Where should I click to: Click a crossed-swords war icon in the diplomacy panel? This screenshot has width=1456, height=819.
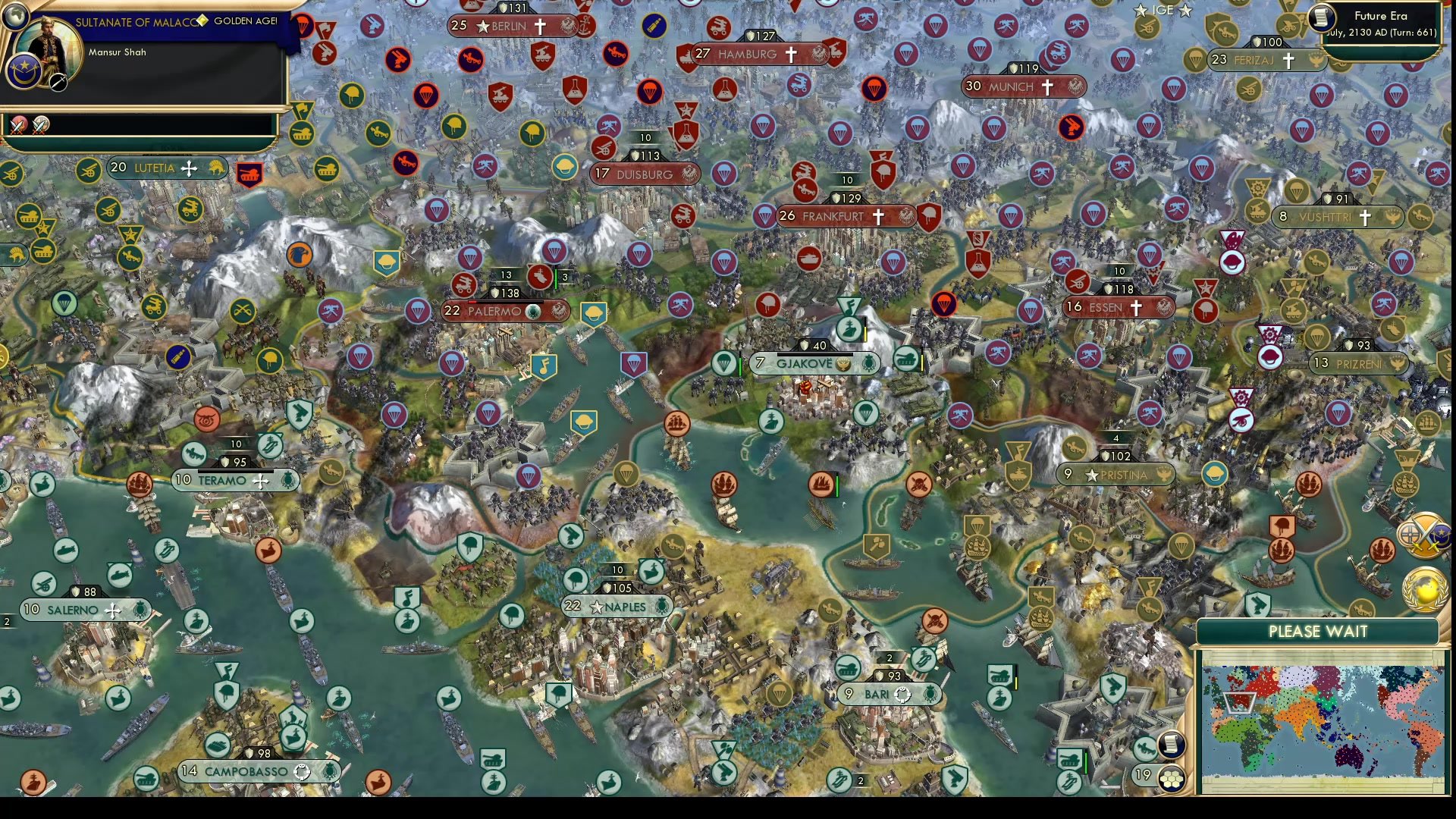[18, 126]
